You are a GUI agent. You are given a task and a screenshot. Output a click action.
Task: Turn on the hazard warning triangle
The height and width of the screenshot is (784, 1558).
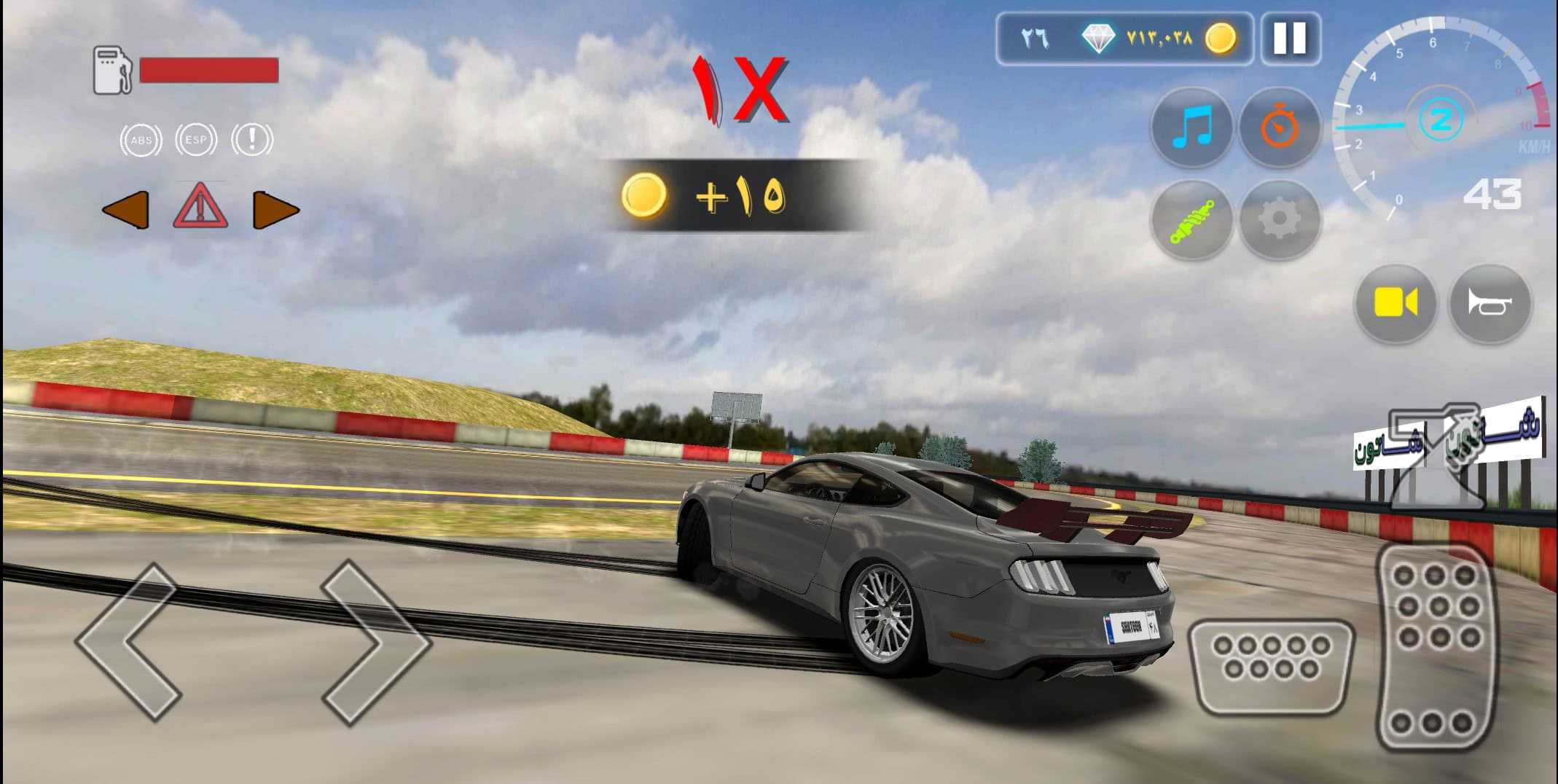pyautogui.click(x=200, y=208)
